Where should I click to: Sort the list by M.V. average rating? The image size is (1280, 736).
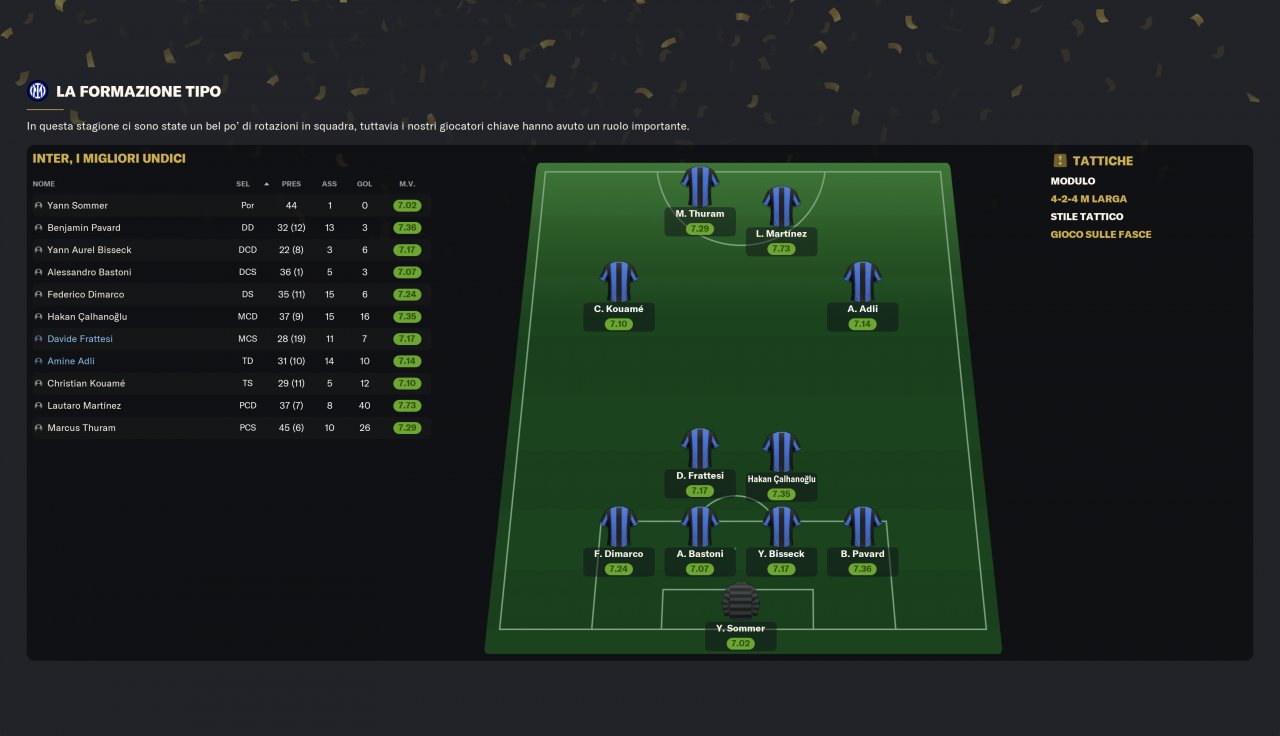[x=407, y=184]
